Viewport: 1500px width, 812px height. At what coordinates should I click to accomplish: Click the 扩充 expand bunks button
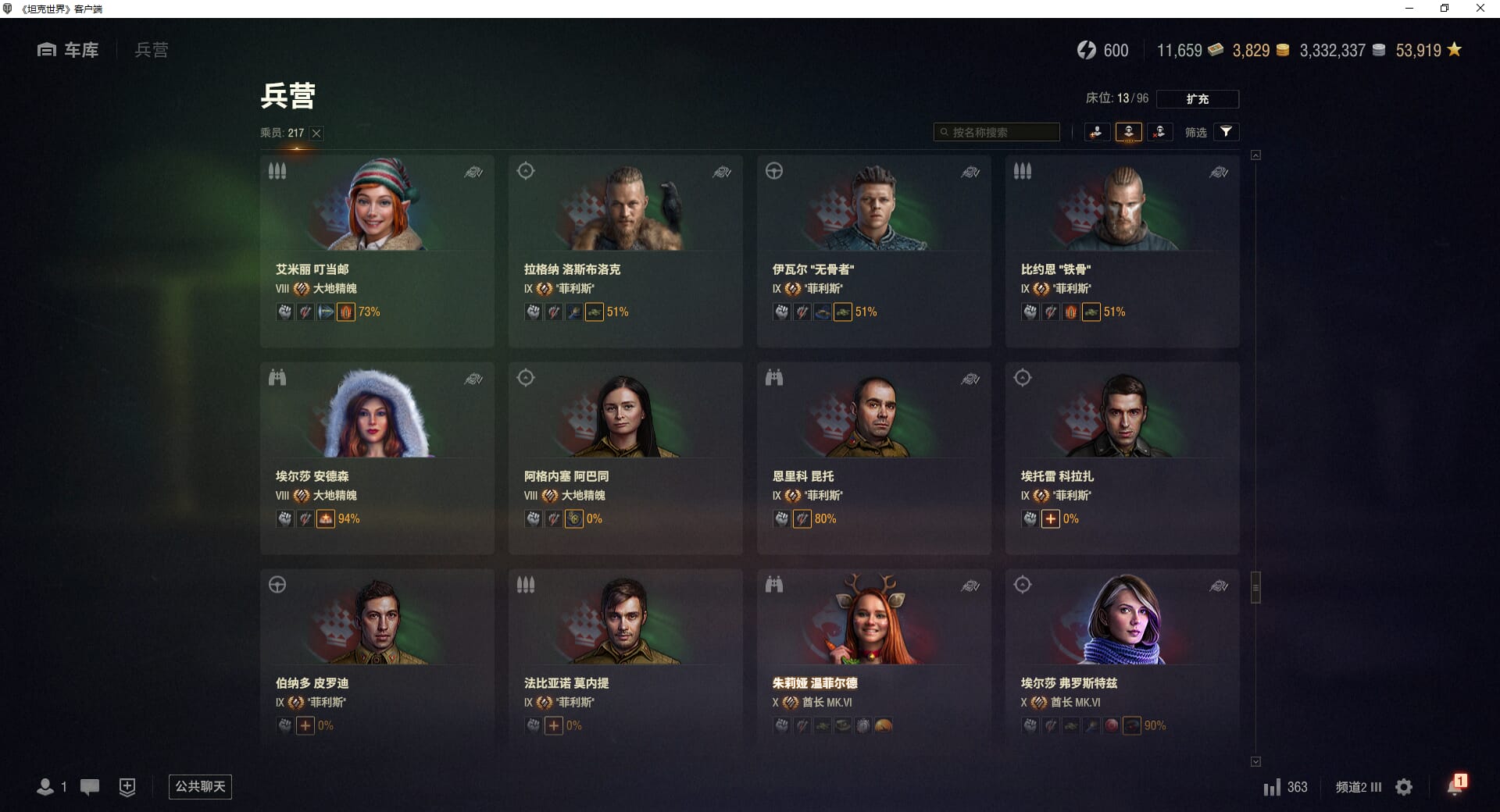pos(1197,99)
